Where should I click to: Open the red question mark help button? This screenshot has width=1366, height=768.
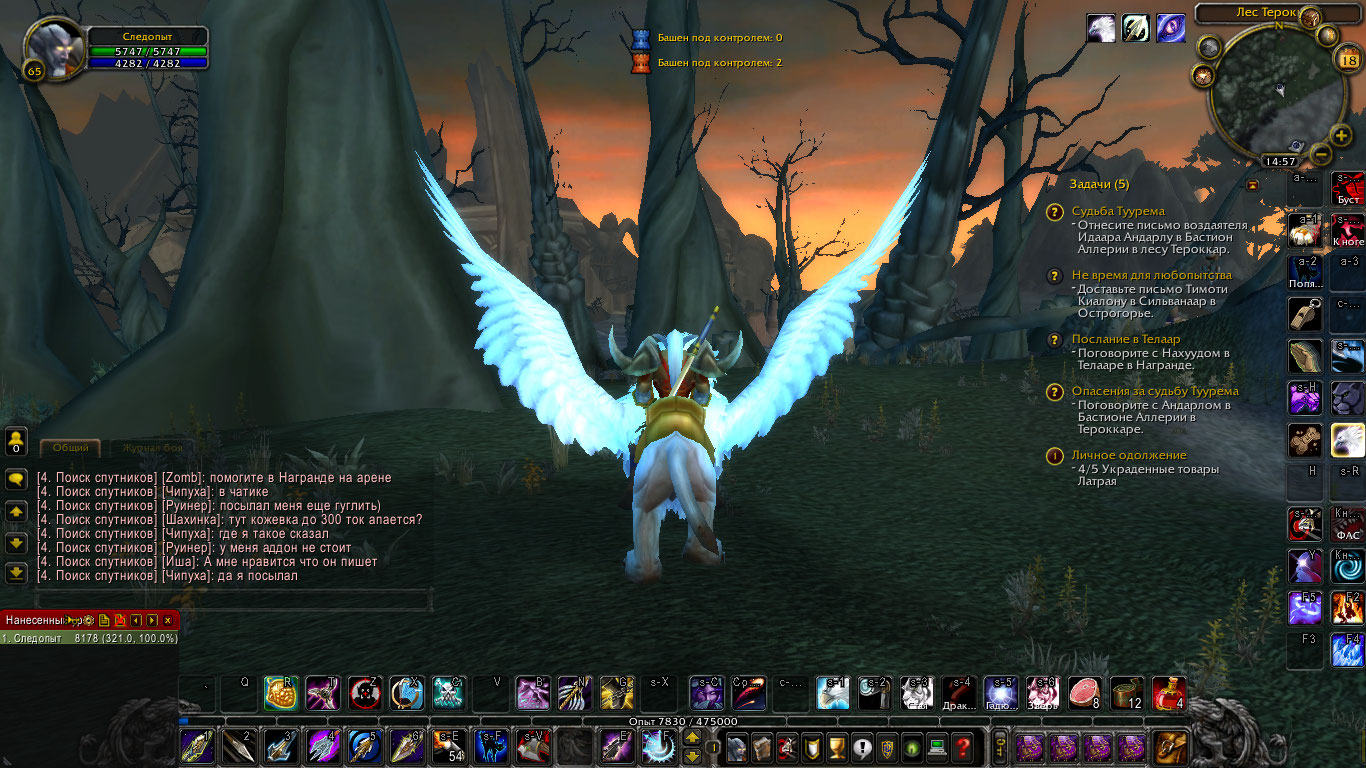click(962, 746)
